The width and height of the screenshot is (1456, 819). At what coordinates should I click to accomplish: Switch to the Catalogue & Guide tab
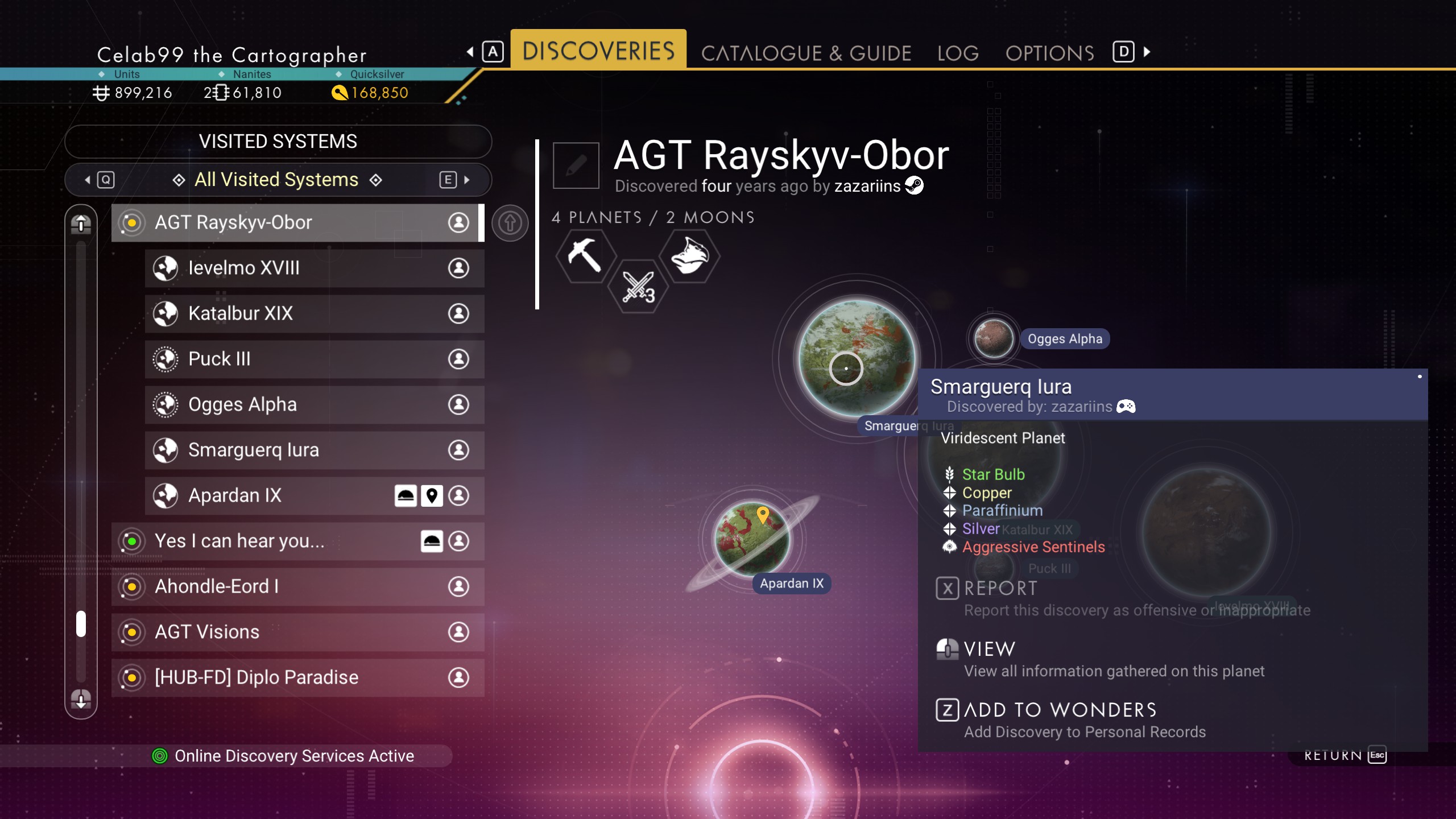tap(806, 53)
